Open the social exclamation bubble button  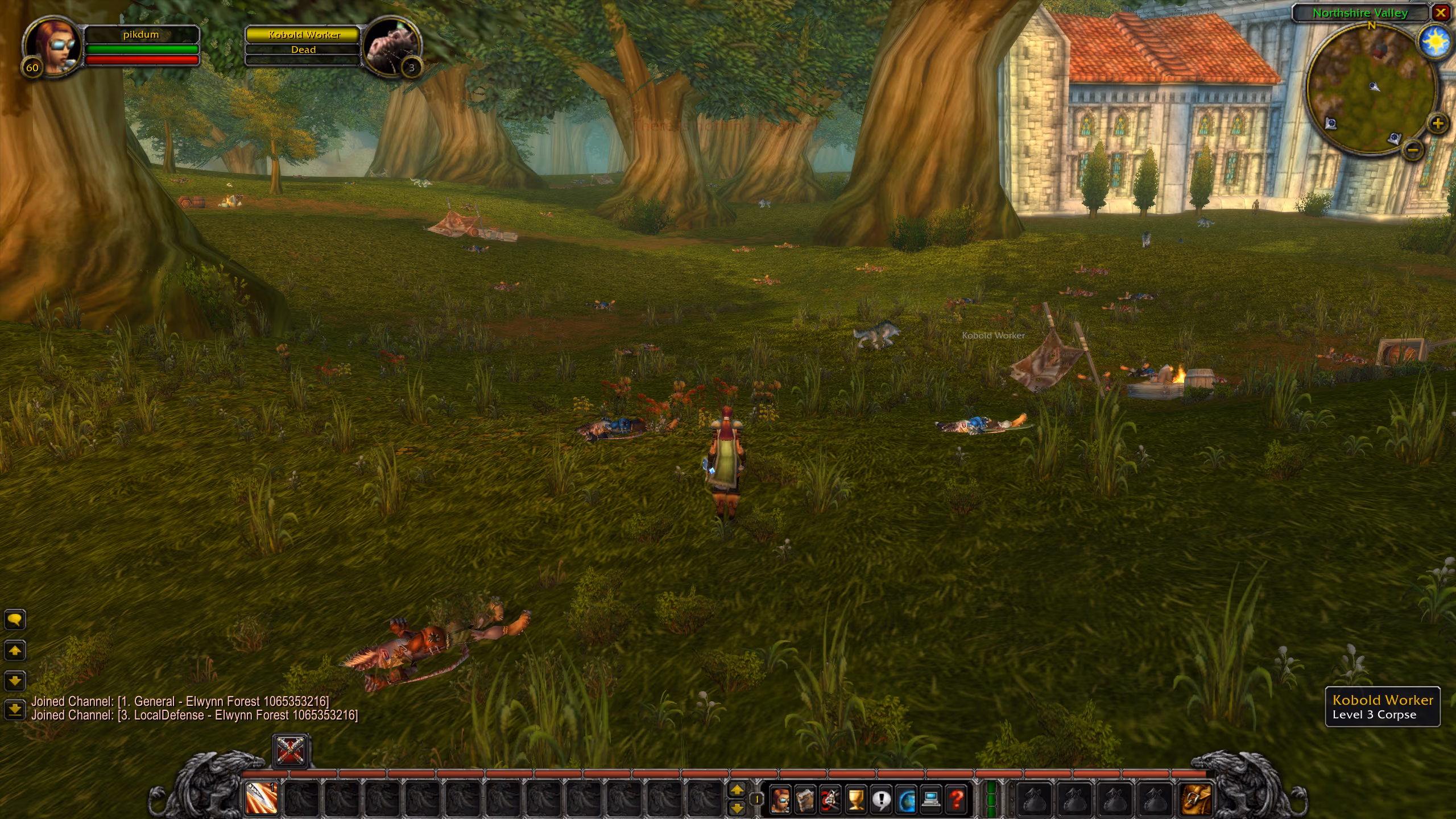881,799
